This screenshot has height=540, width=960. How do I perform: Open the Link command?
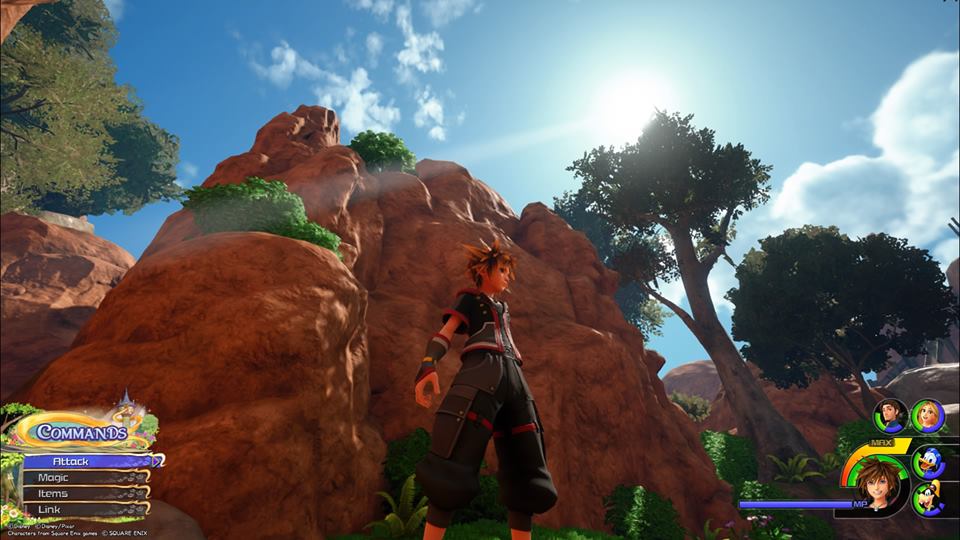coord(85,510)
